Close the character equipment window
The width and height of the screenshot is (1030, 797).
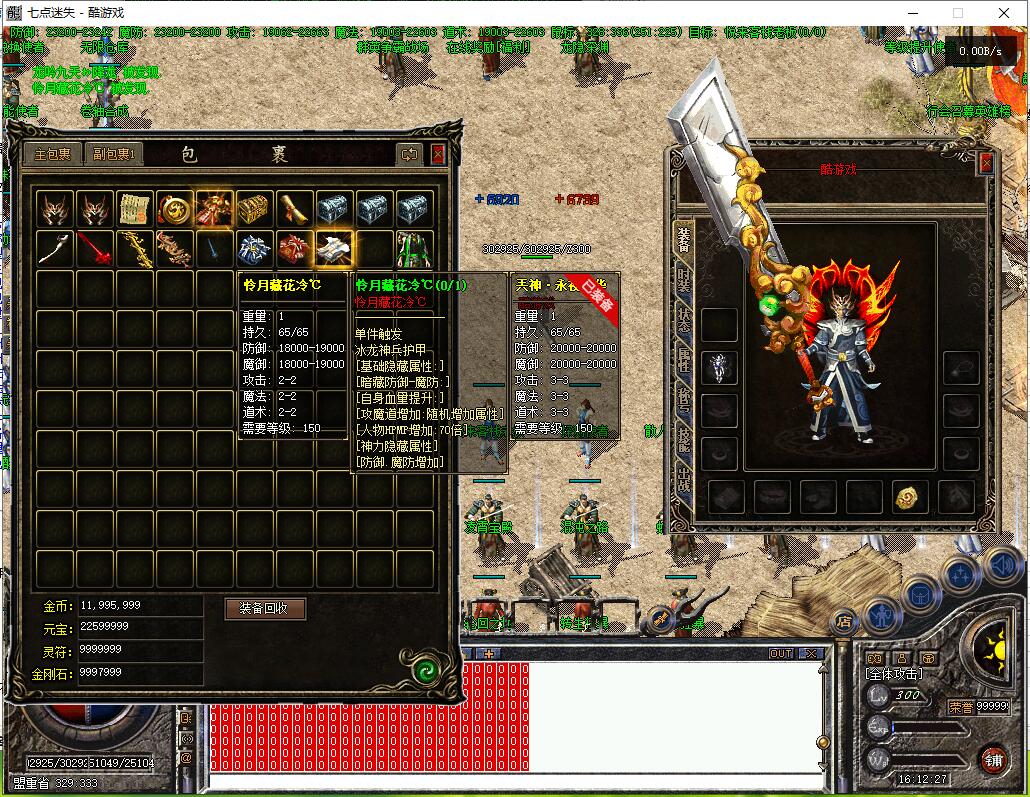click(x=986, y=163)
